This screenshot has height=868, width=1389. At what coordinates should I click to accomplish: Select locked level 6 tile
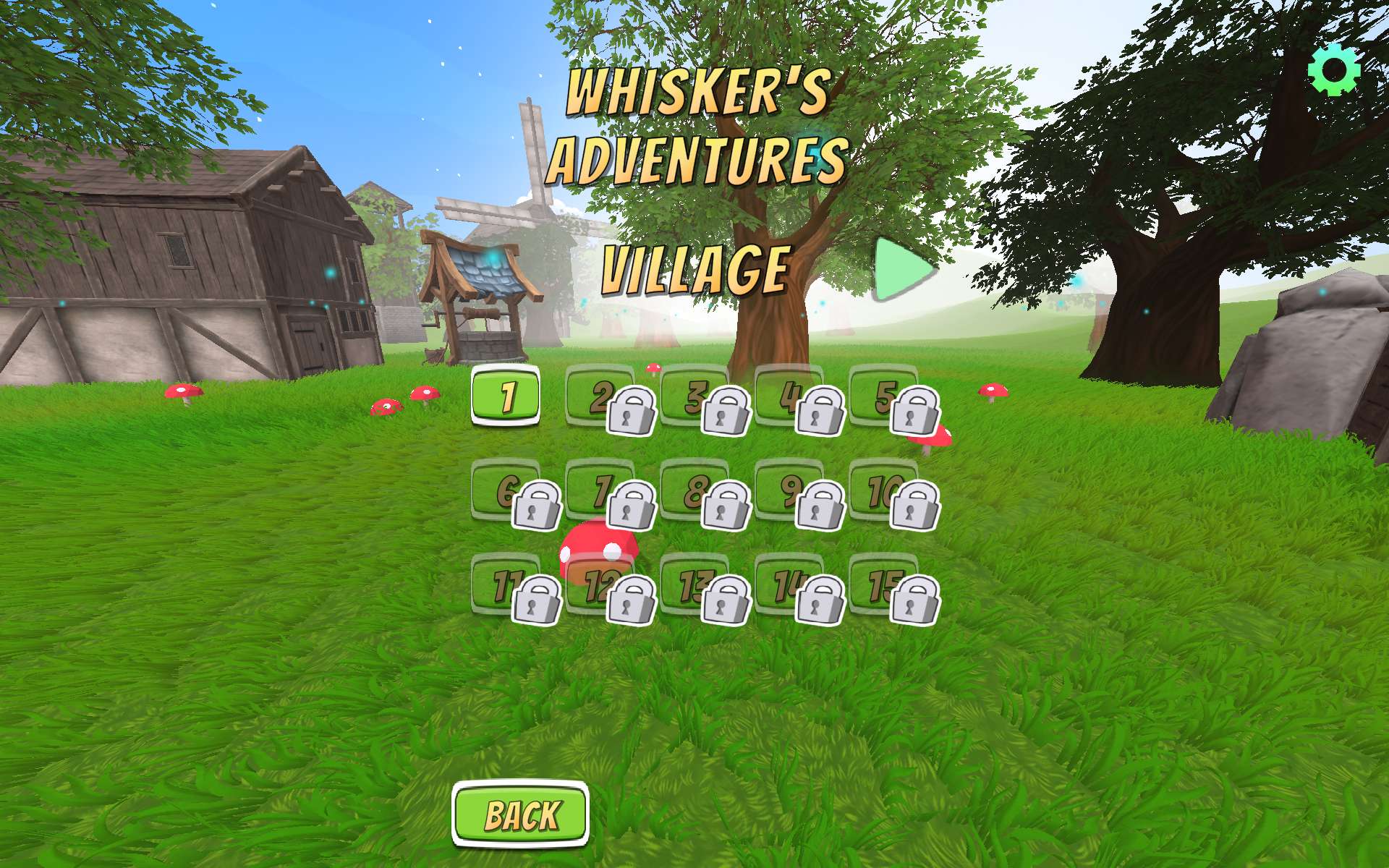[x=506, y=490]
